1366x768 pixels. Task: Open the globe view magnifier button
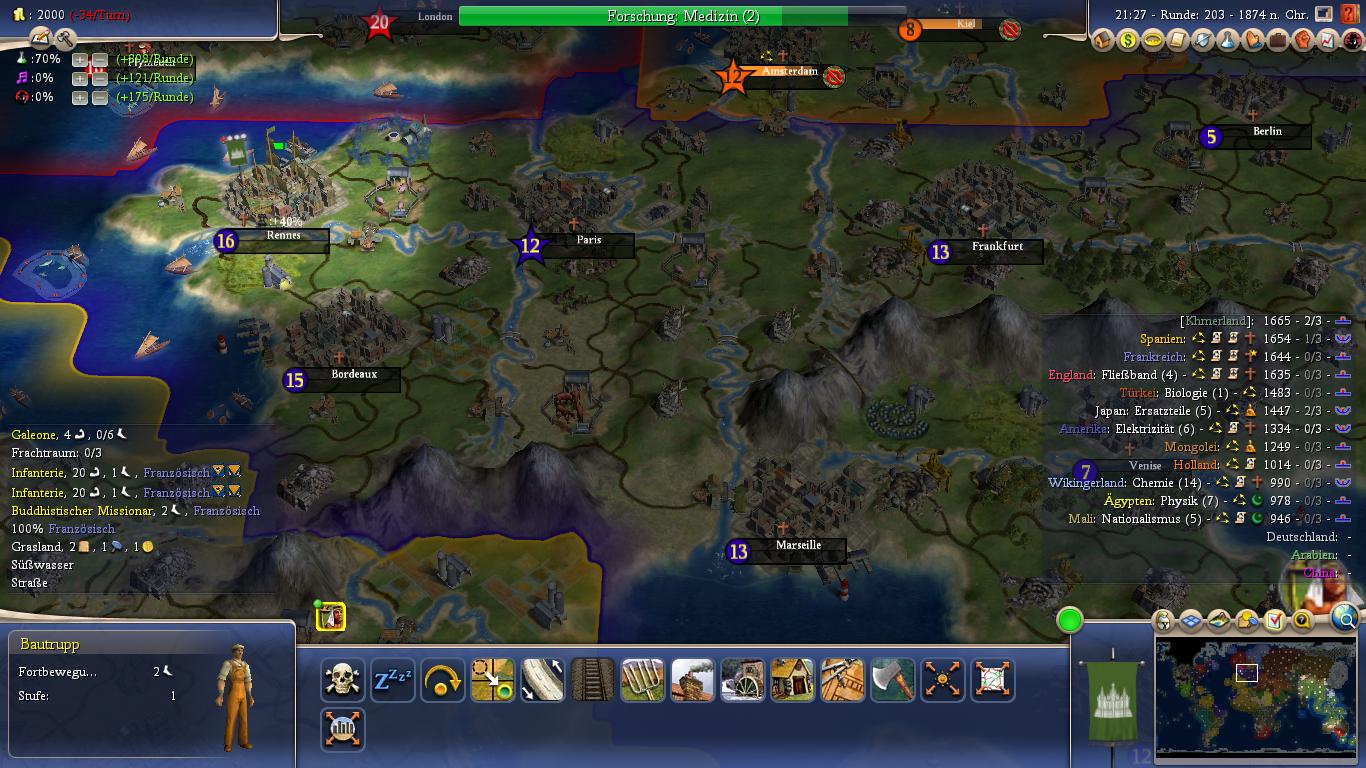[1346, 620]
